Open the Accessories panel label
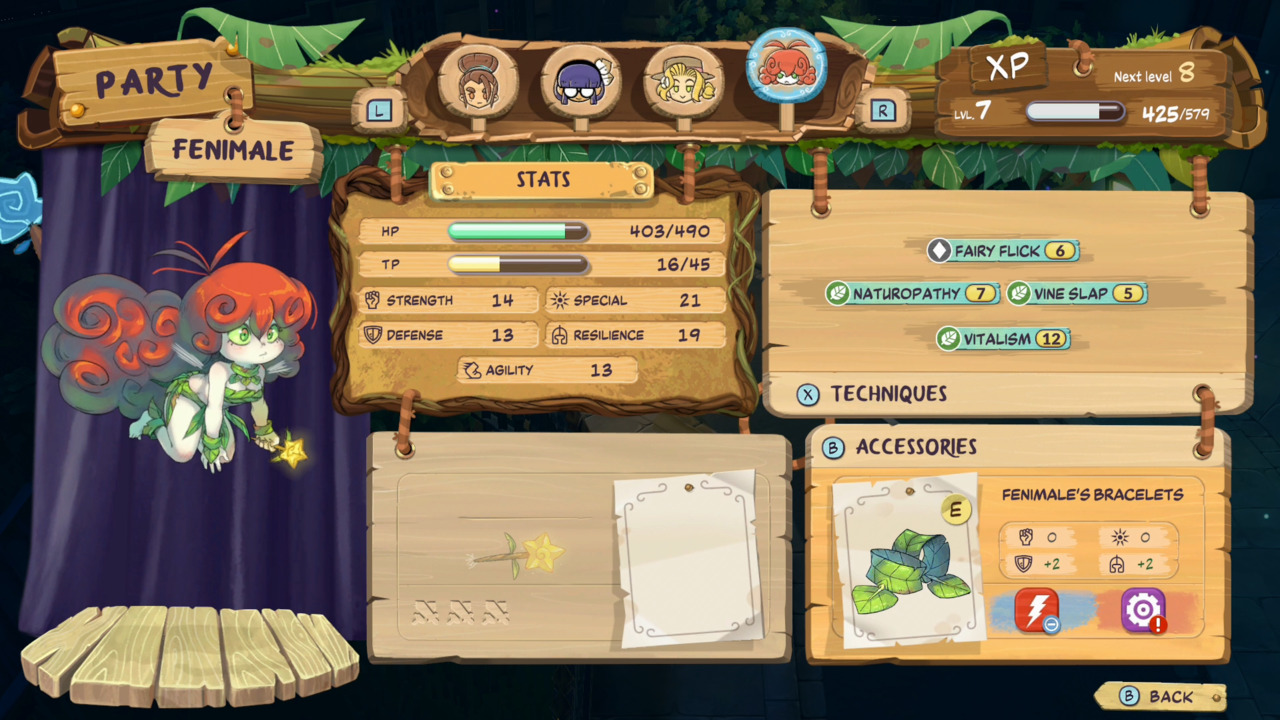The height and width of the screenshot is (720, 1280). click(915, 447)
